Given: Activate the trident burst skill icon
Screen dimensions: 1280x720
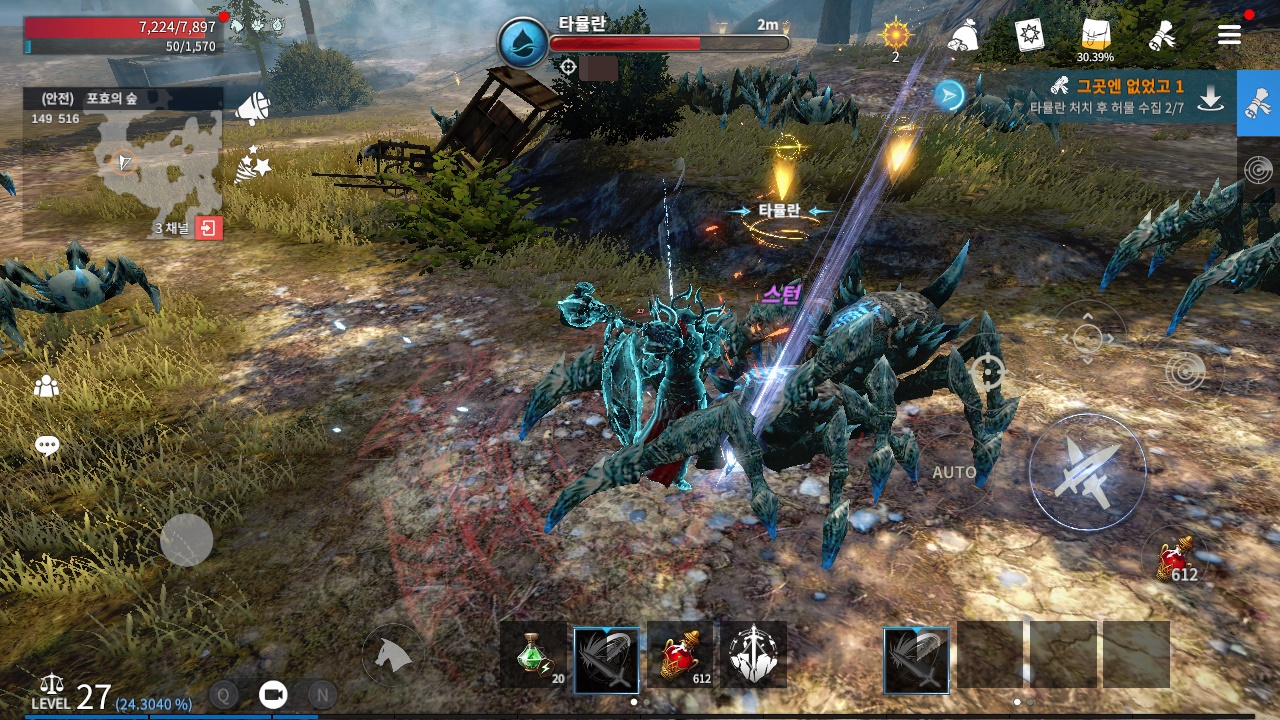Looking at the screenshot, I should click(x=753, y=656).
